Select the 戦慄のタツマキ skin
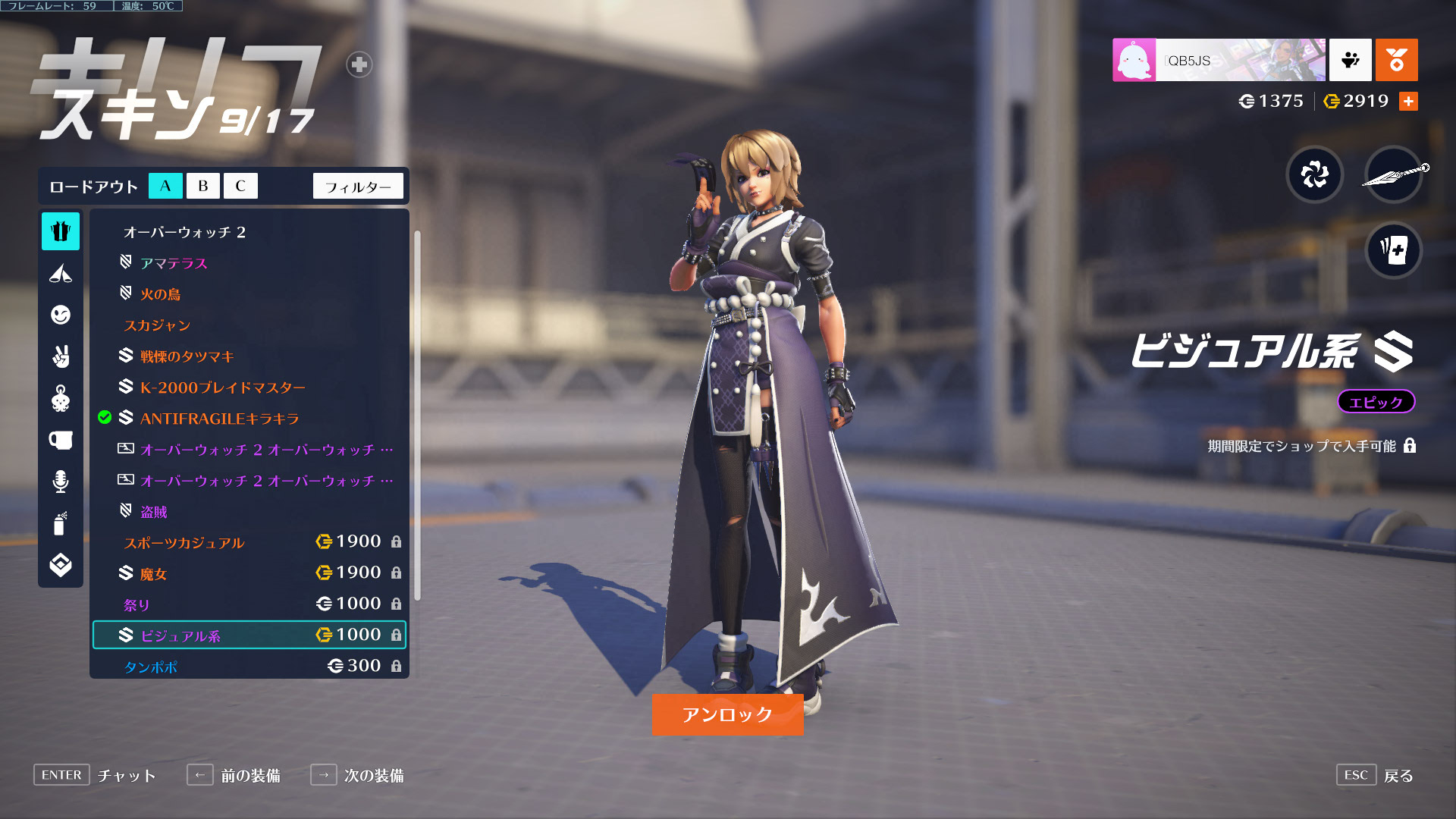1456x819 pixels. point(187,356)
